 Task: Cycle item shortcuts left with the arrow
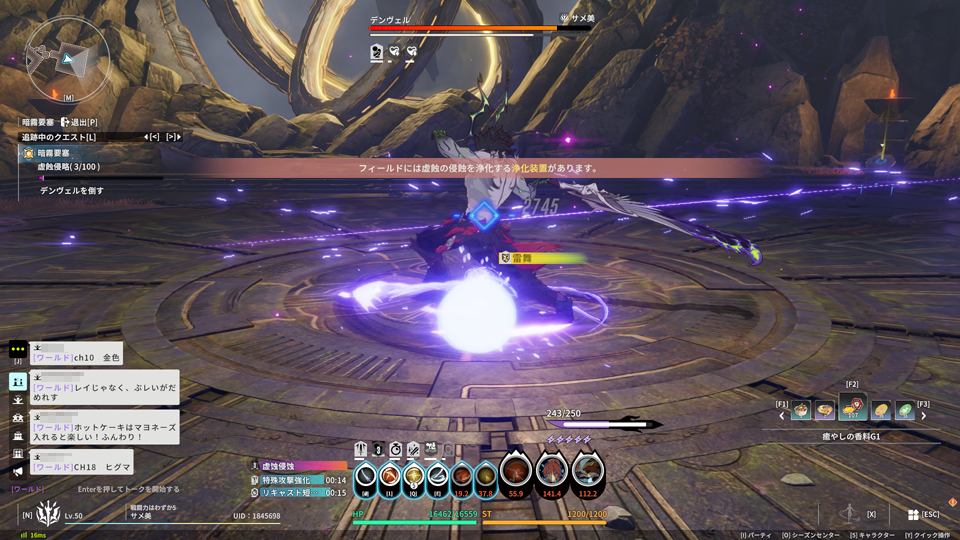pyautogui.click(x=782, y=416)
